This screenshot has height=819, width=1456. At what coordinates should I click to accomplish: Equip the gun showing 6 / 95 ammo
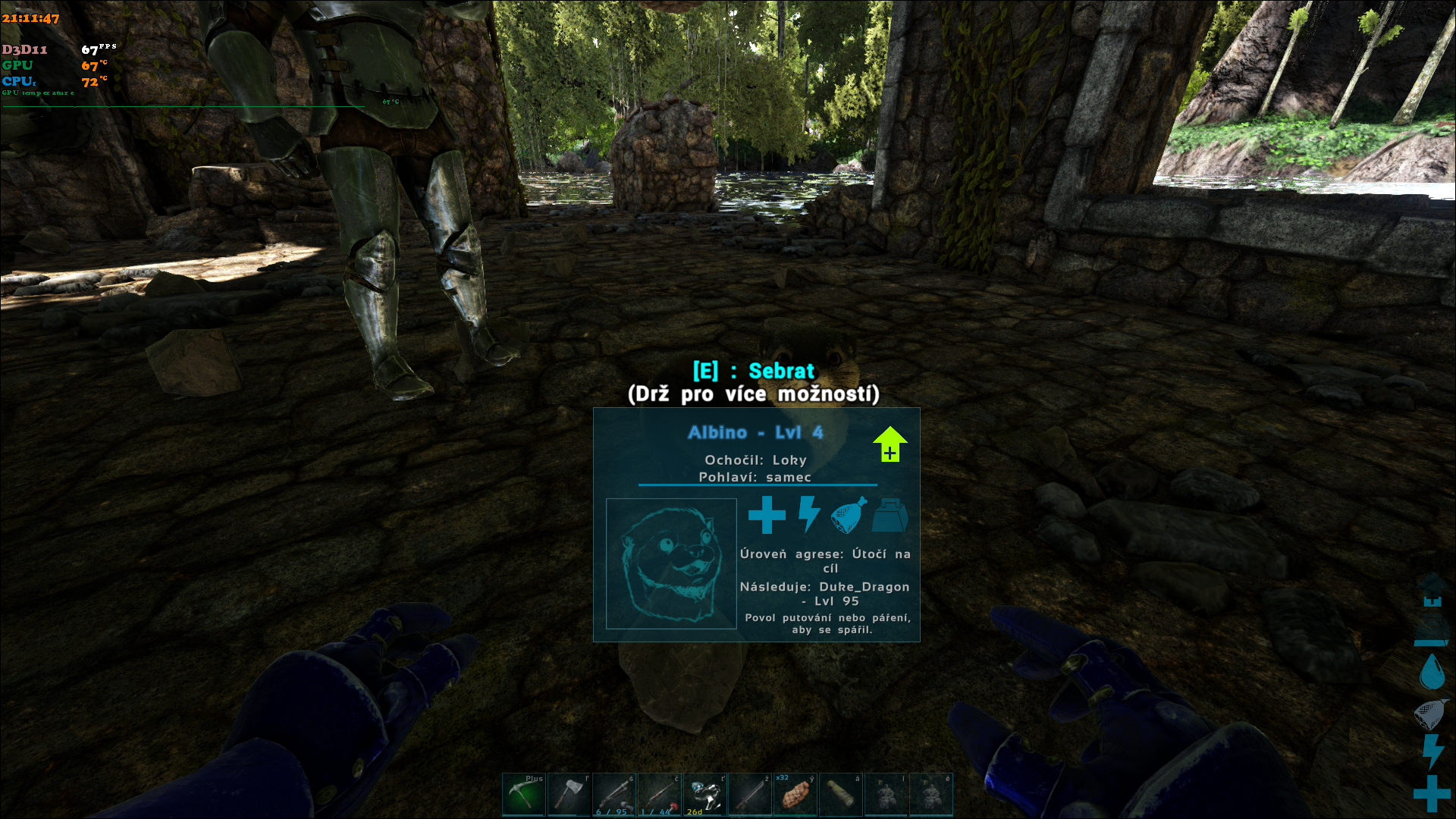pos(614,795)
